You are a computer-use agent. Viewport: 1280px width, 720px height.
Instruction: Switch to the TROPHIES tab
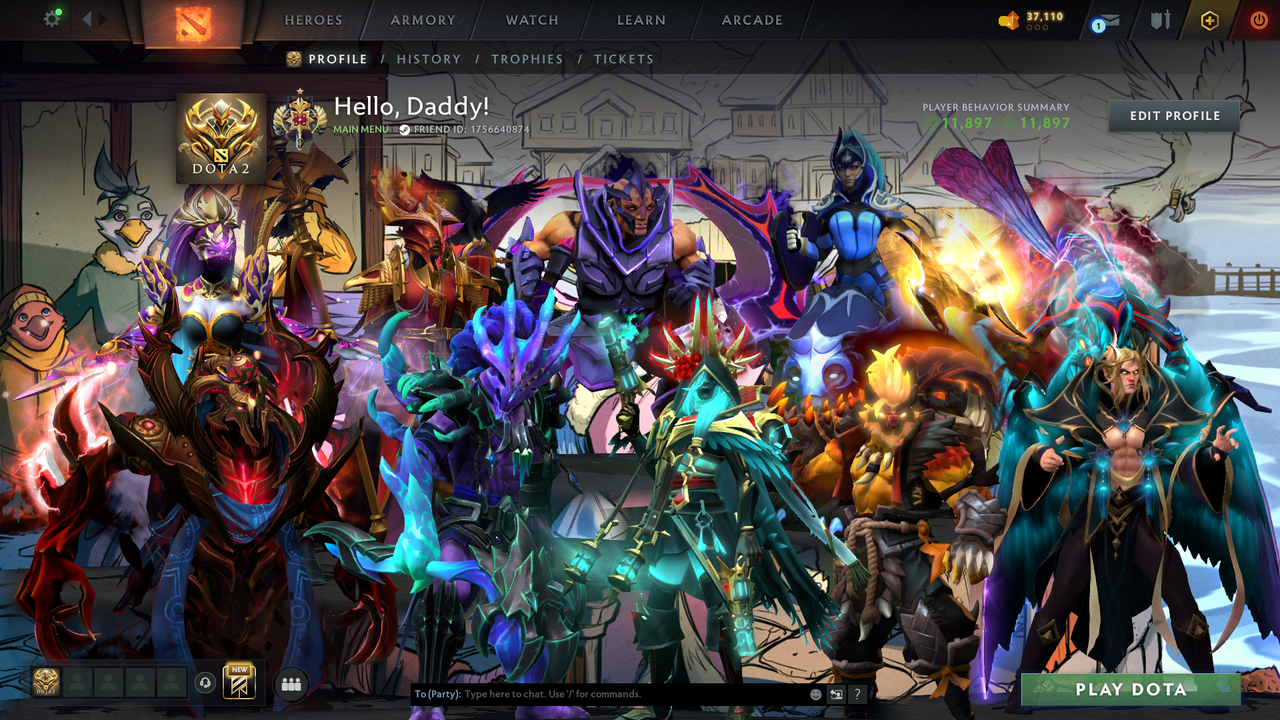528,59
